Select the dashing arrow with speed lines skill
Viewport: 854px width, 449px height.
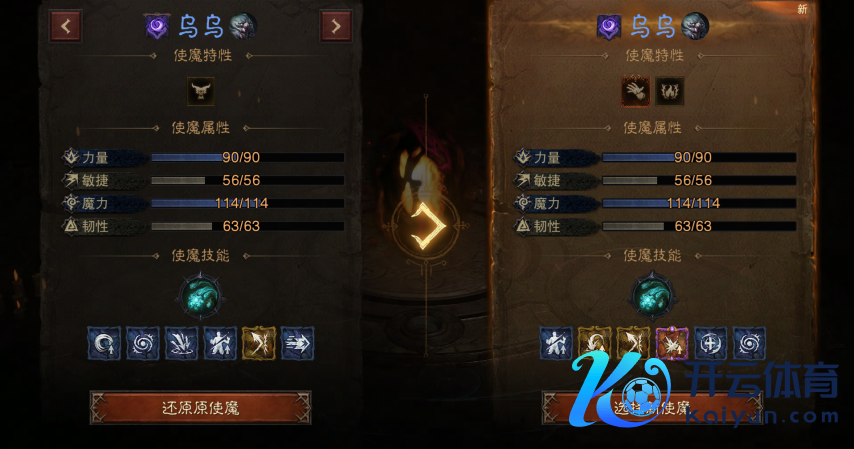pos(297,343)
